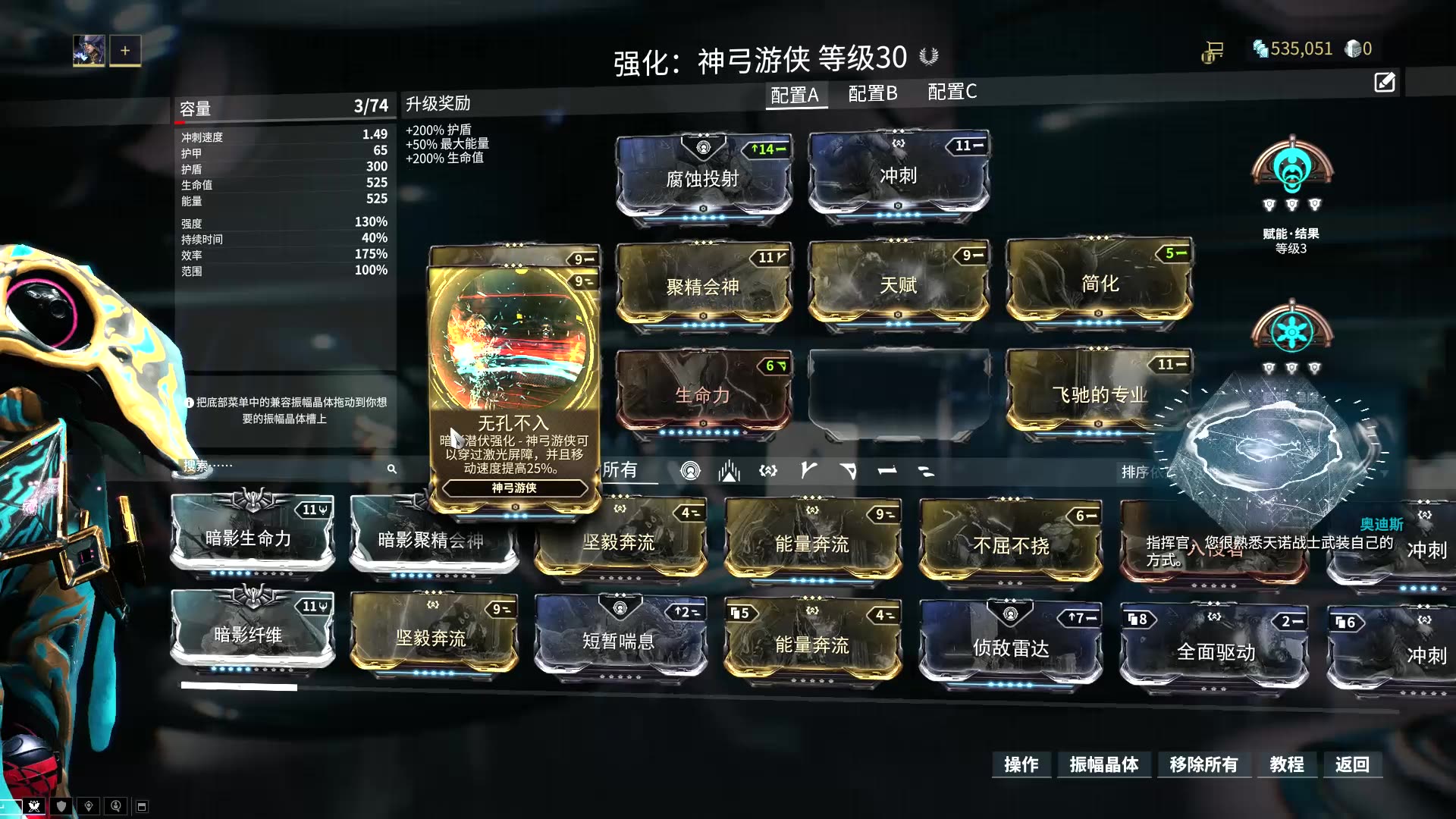Switch to the 配置B tab

coord(871,93)
